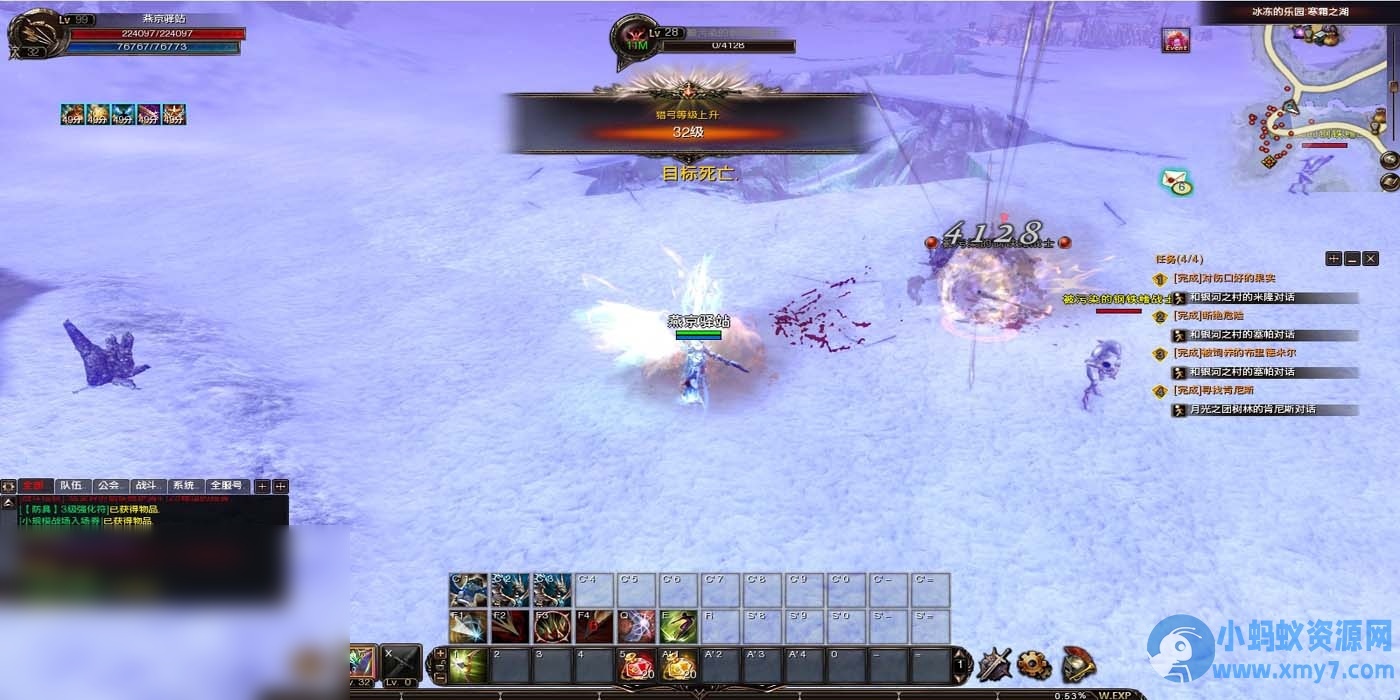This screenshot has width=1400, height=700.
Task: Activate the F3 circular arrows skill
Action: [552, 627]
